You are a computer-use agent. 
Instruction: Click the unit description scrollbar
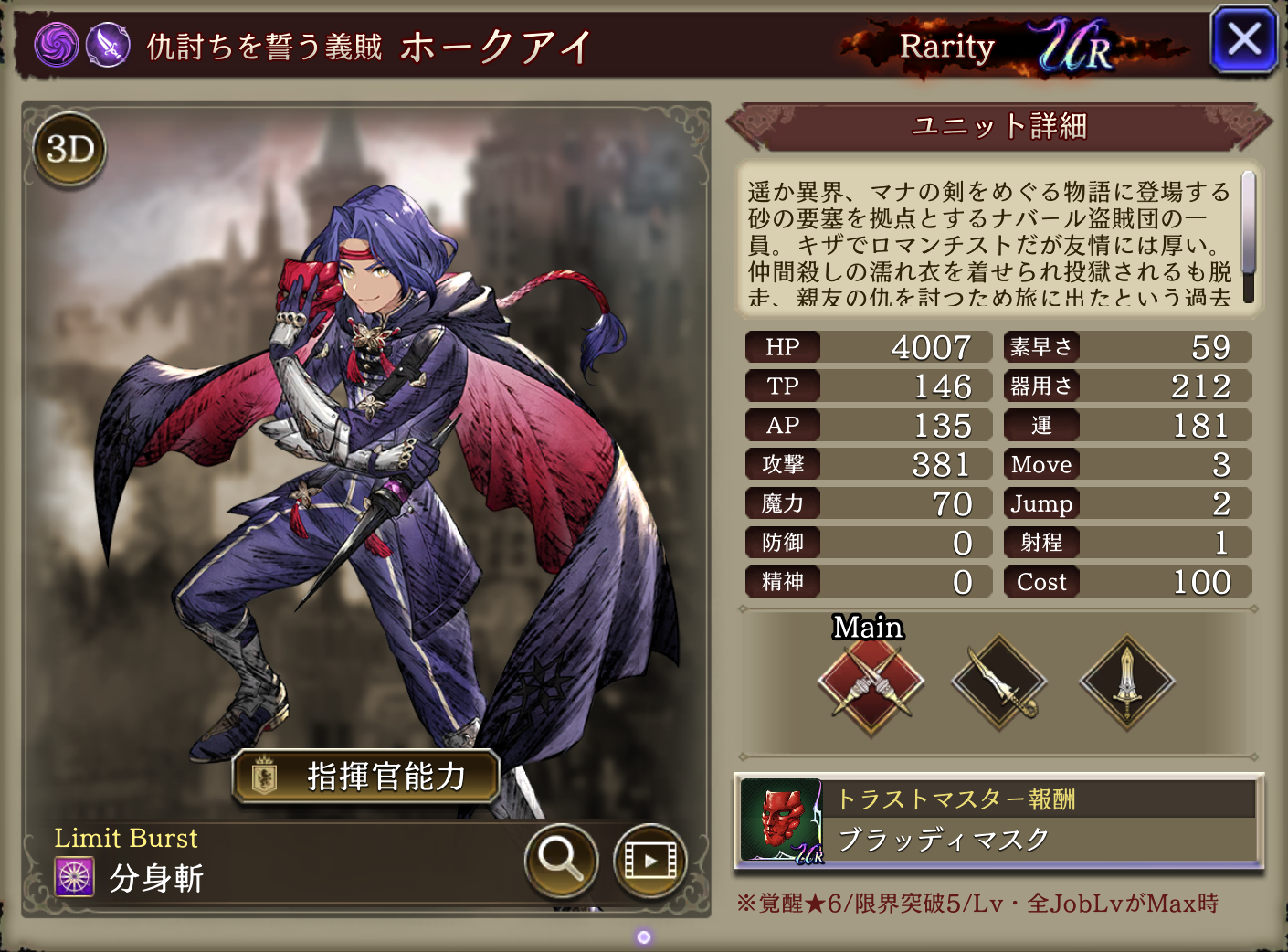[1248, 236]
